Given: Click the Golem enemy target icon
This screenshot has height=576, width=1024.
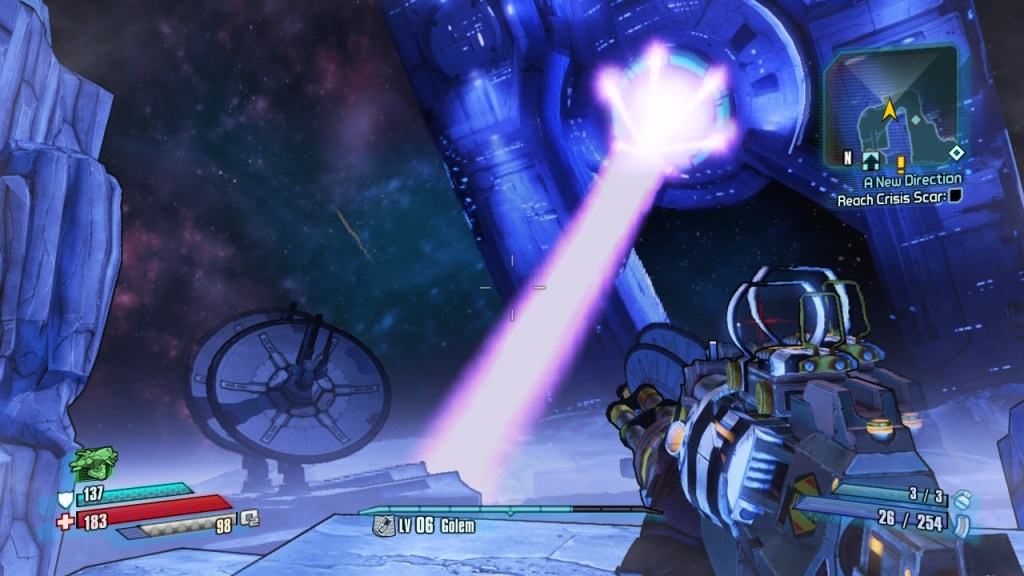Looking at the screenshot, I should [x=381, y=525].
